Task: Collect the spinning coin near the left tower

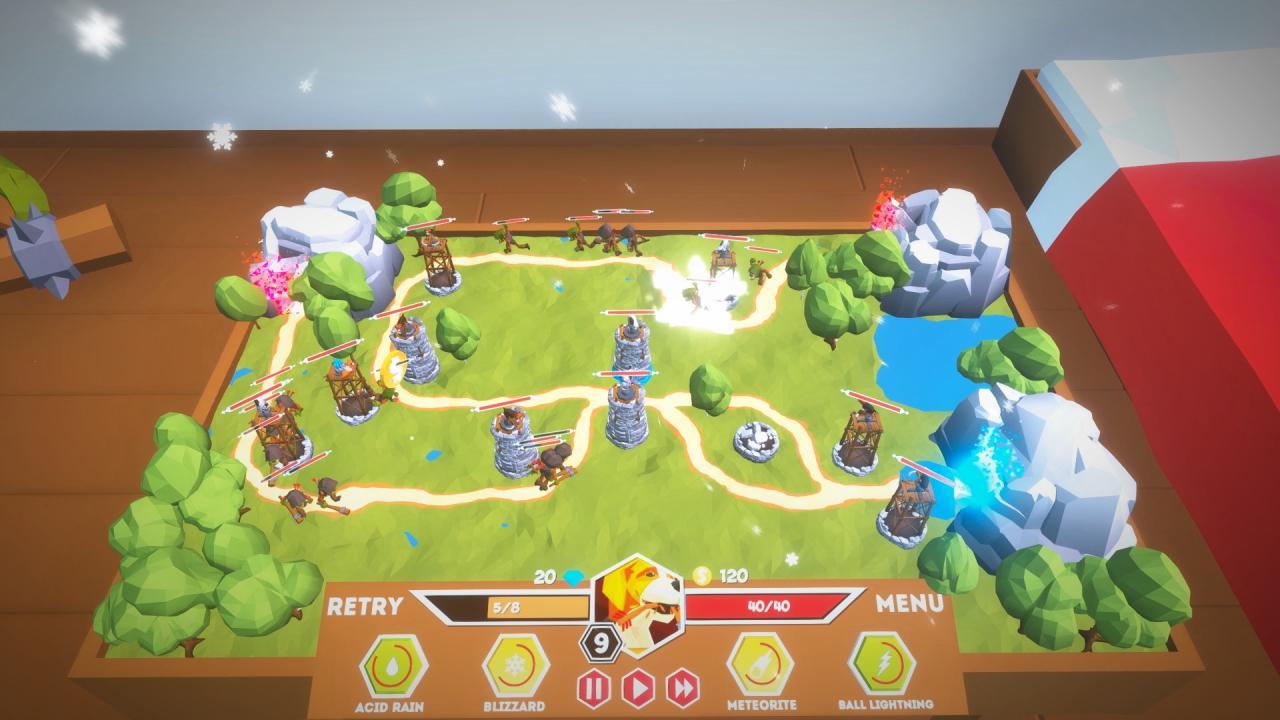Action: point(394,367)
